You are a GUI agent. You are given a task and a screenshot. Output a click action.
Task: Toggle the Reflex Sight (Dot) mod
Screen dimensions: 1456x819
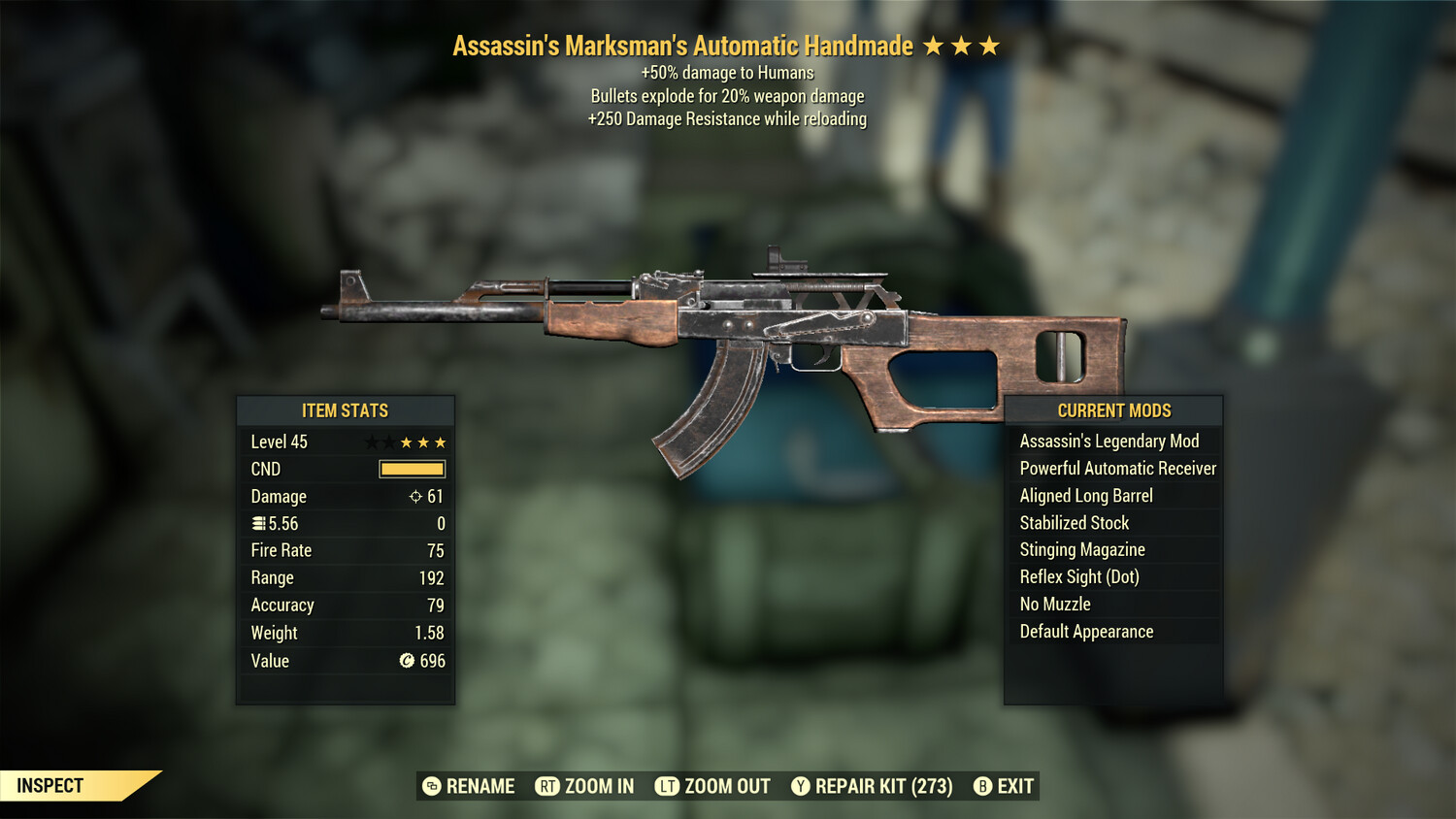point(1077,576)
